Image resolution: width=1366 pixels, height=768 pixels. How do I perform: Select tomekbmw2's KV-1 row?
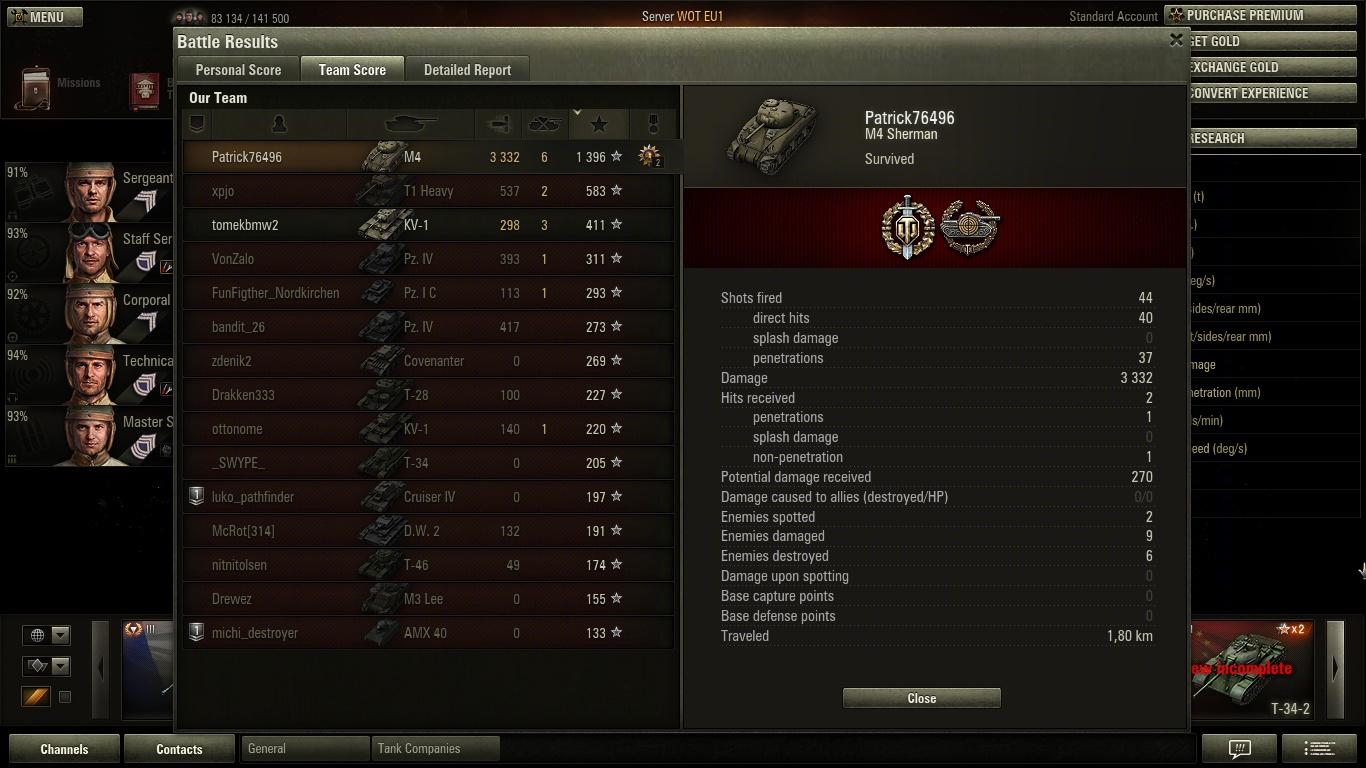pos(428,225)
